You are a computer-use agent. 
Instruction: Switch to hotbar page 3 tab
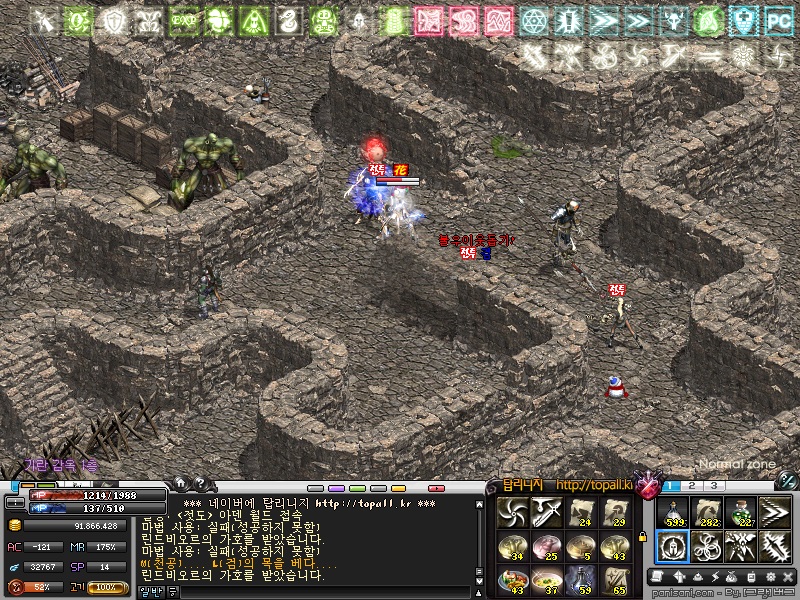714,486
